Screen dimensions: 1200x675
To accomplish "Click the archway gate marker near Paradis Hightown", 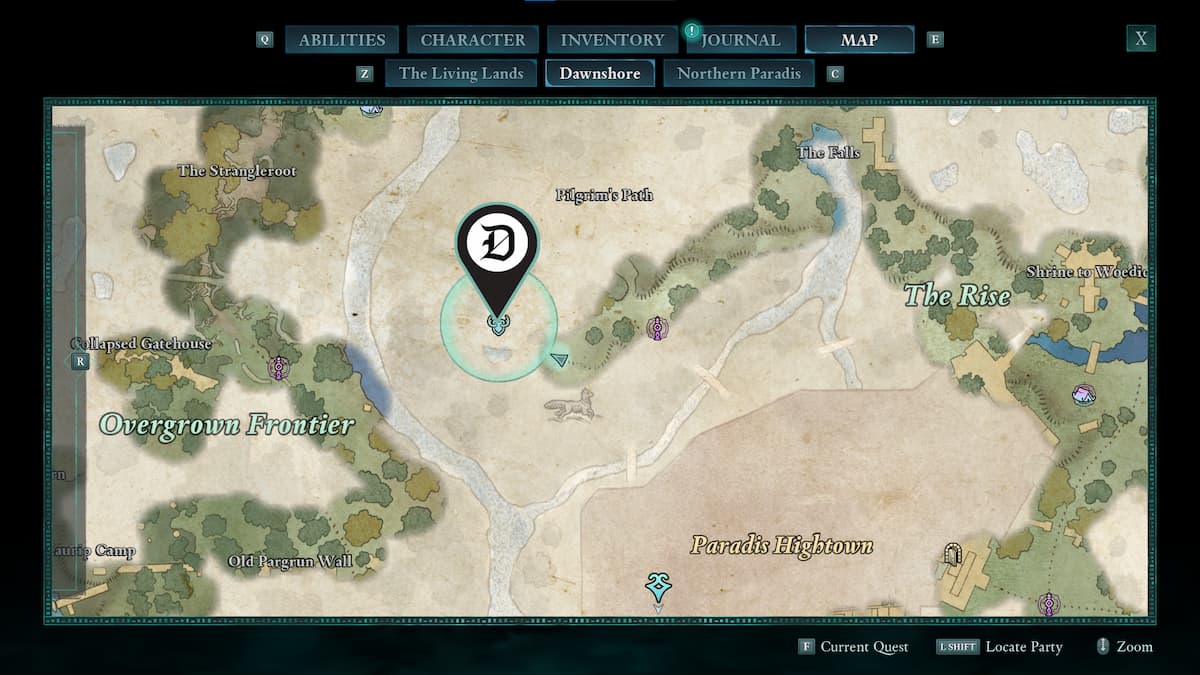I will pyautogui.click(x=953, y=554).
